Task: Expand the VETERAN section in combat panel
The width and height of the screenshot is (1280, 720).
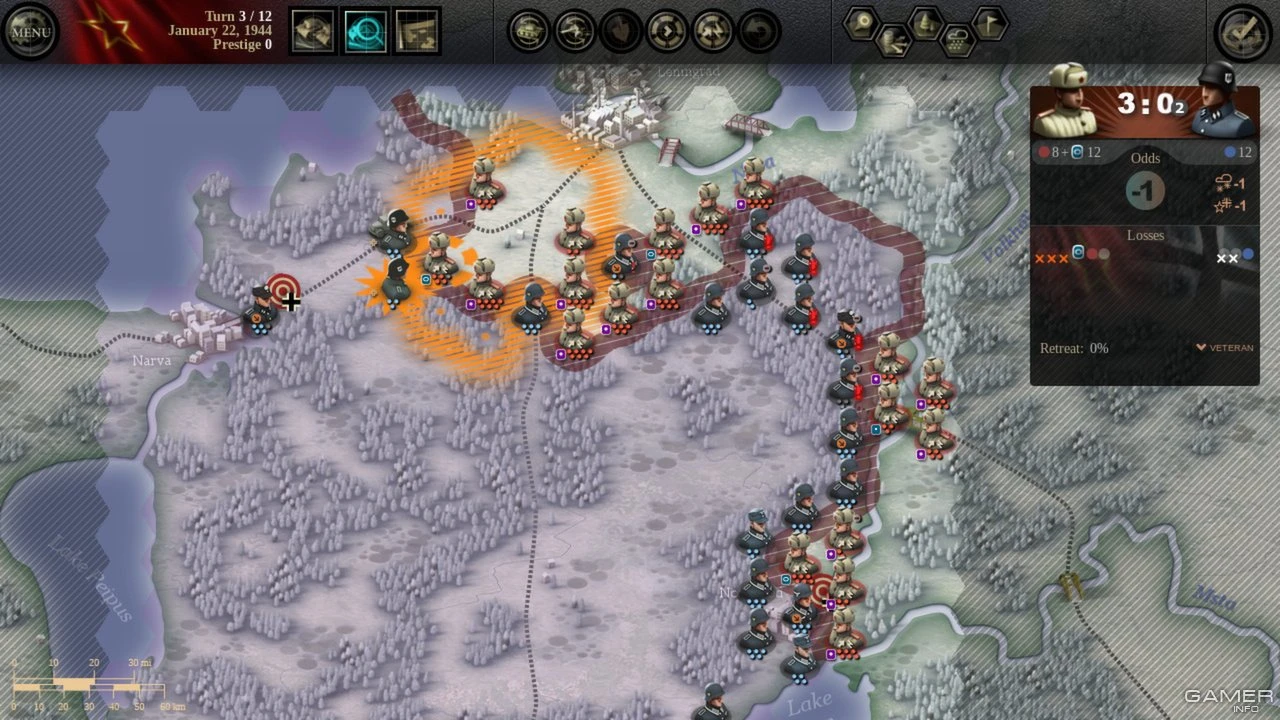Action: point(1222,347)
